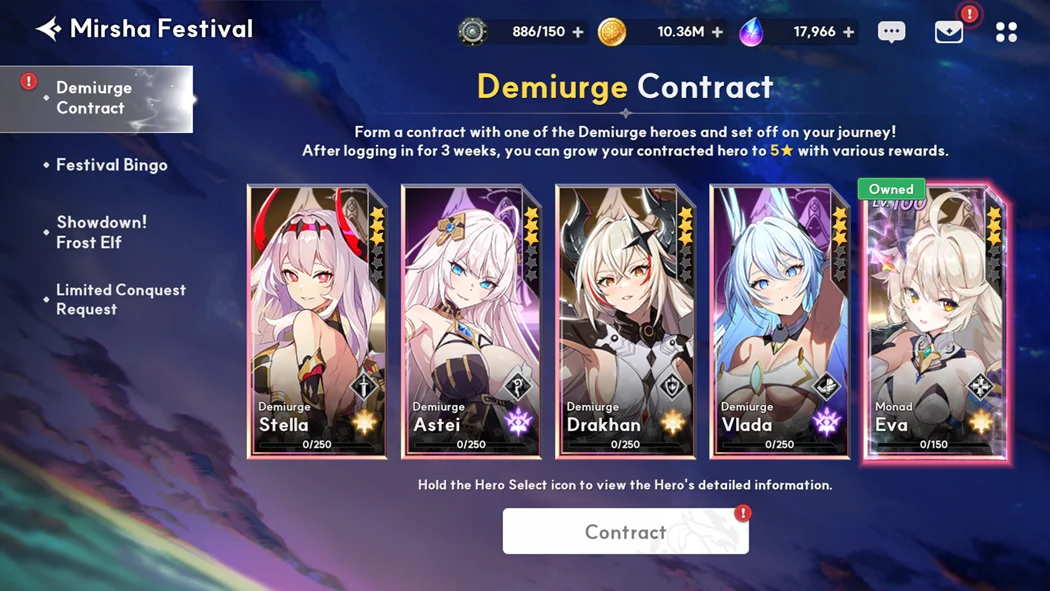Click the Contract button
This screenshot has height=591, width=1050.
625,531
